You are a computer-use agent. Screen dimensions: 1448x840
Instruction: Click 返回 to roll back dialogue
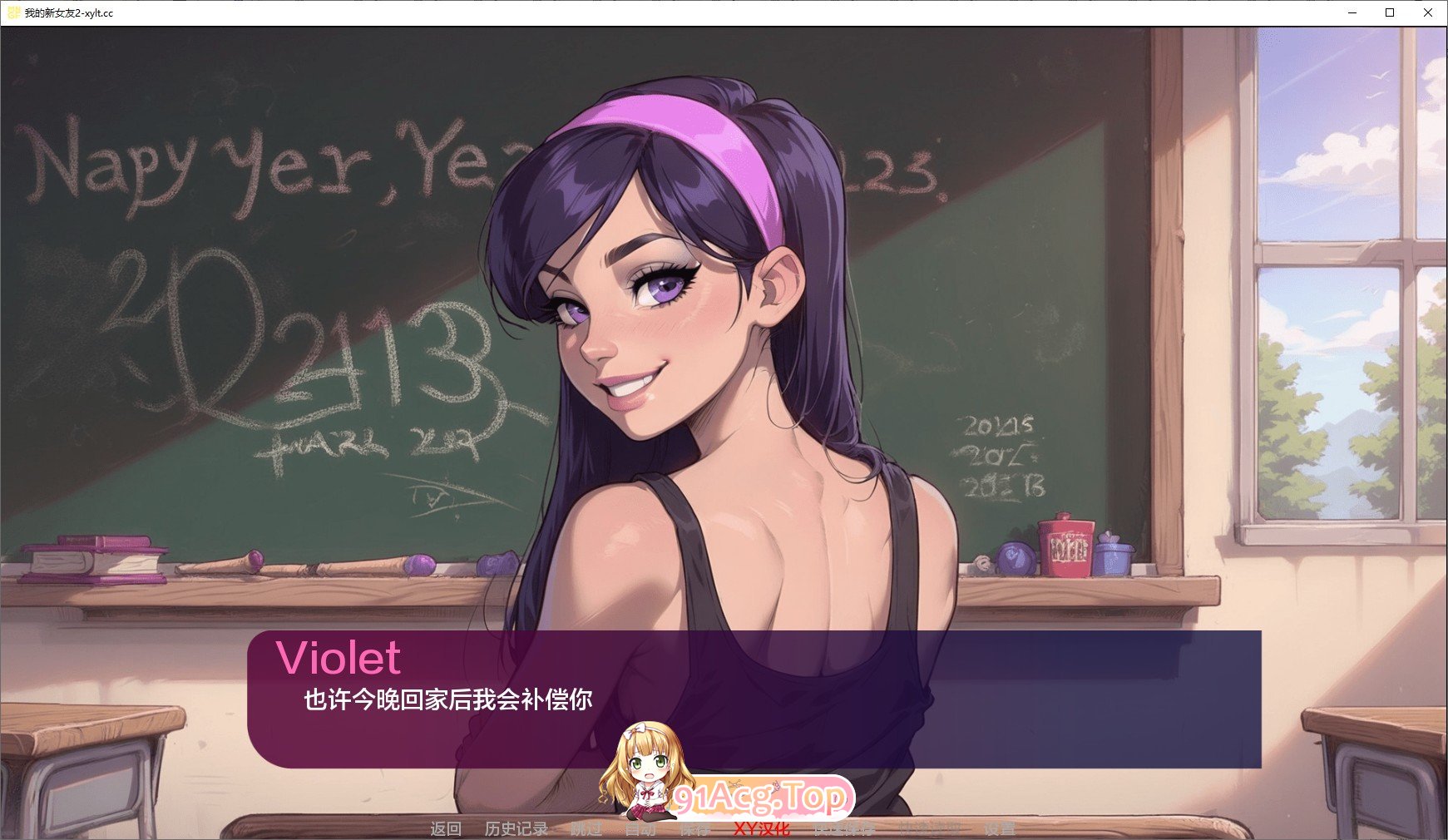(x=444, y=828)
